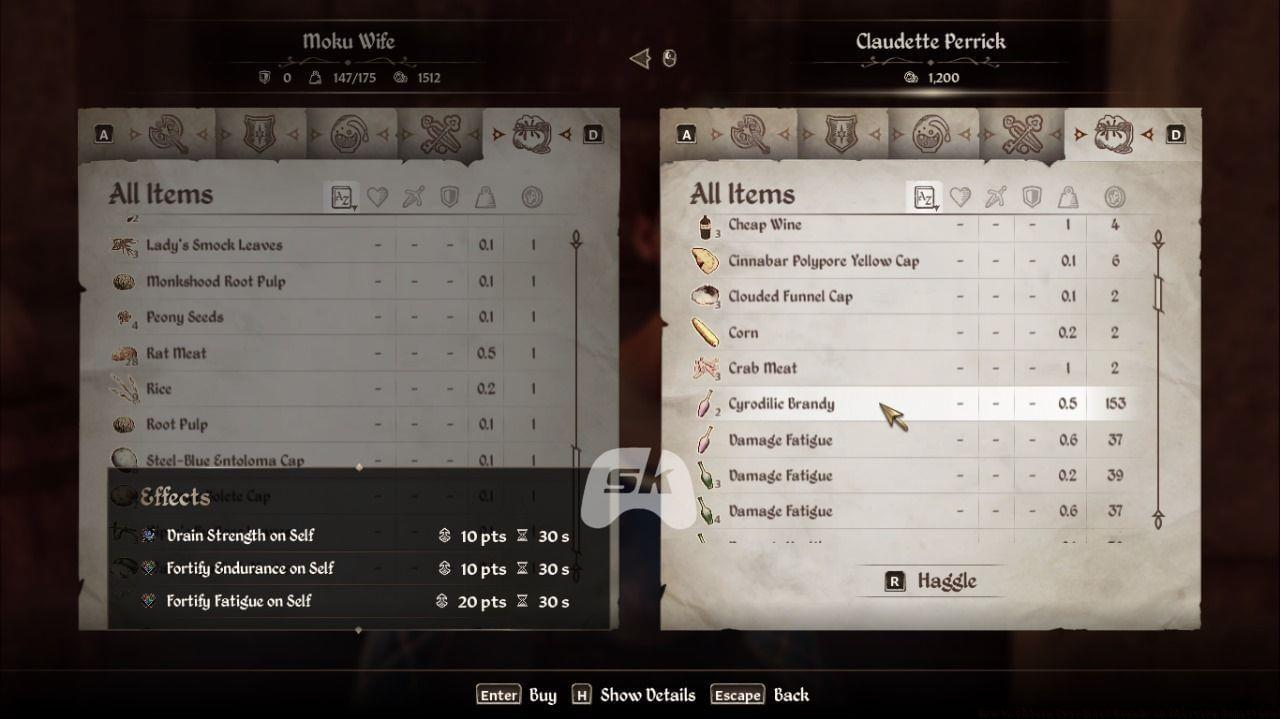Select Peony Seeds in player inventory
Image resolution: width=1280 pixels, height=719 pixels.
(185, 317)
